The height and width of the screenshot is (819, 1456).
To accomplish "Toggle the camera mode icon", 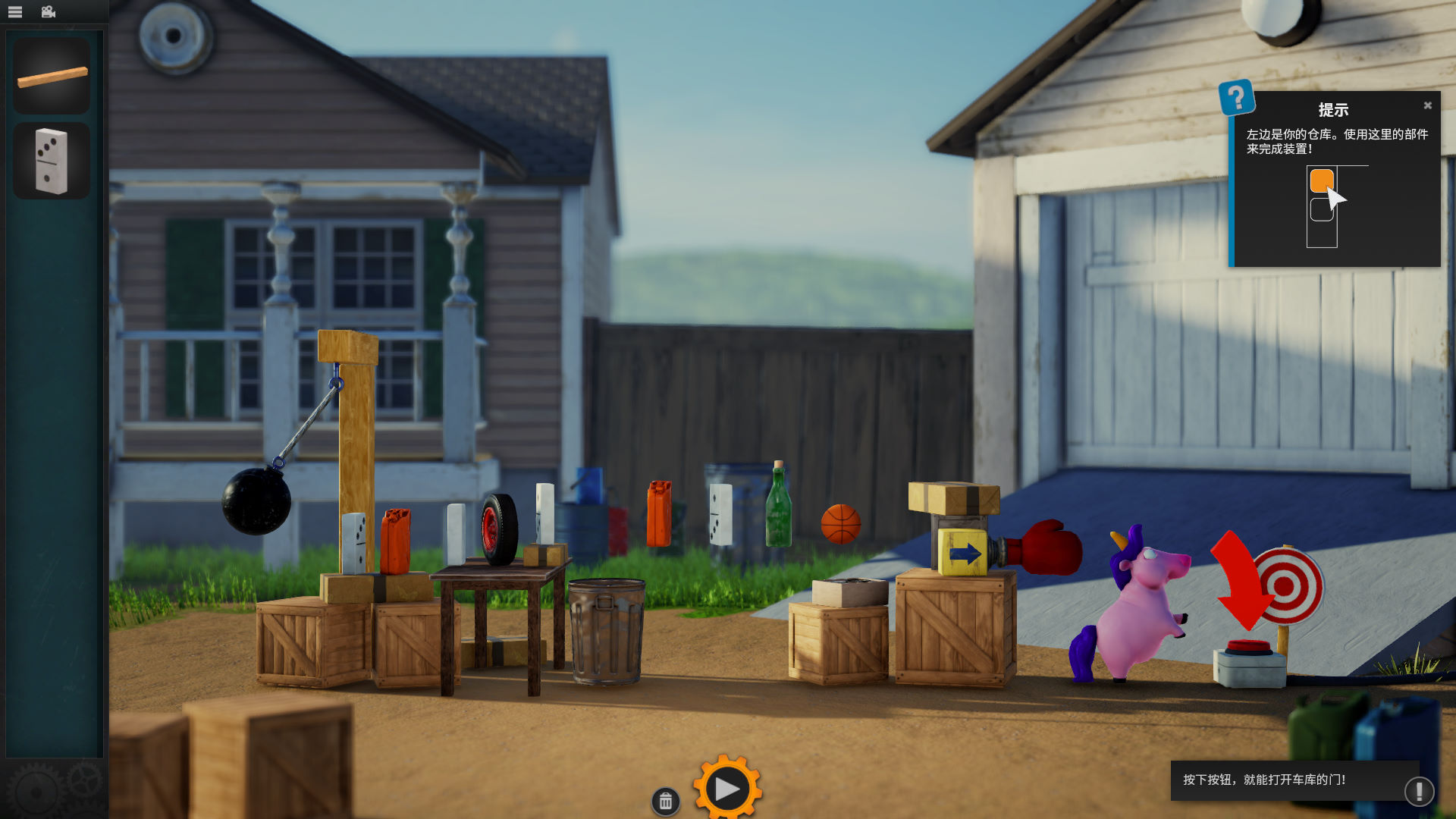I will pos(49,12).
